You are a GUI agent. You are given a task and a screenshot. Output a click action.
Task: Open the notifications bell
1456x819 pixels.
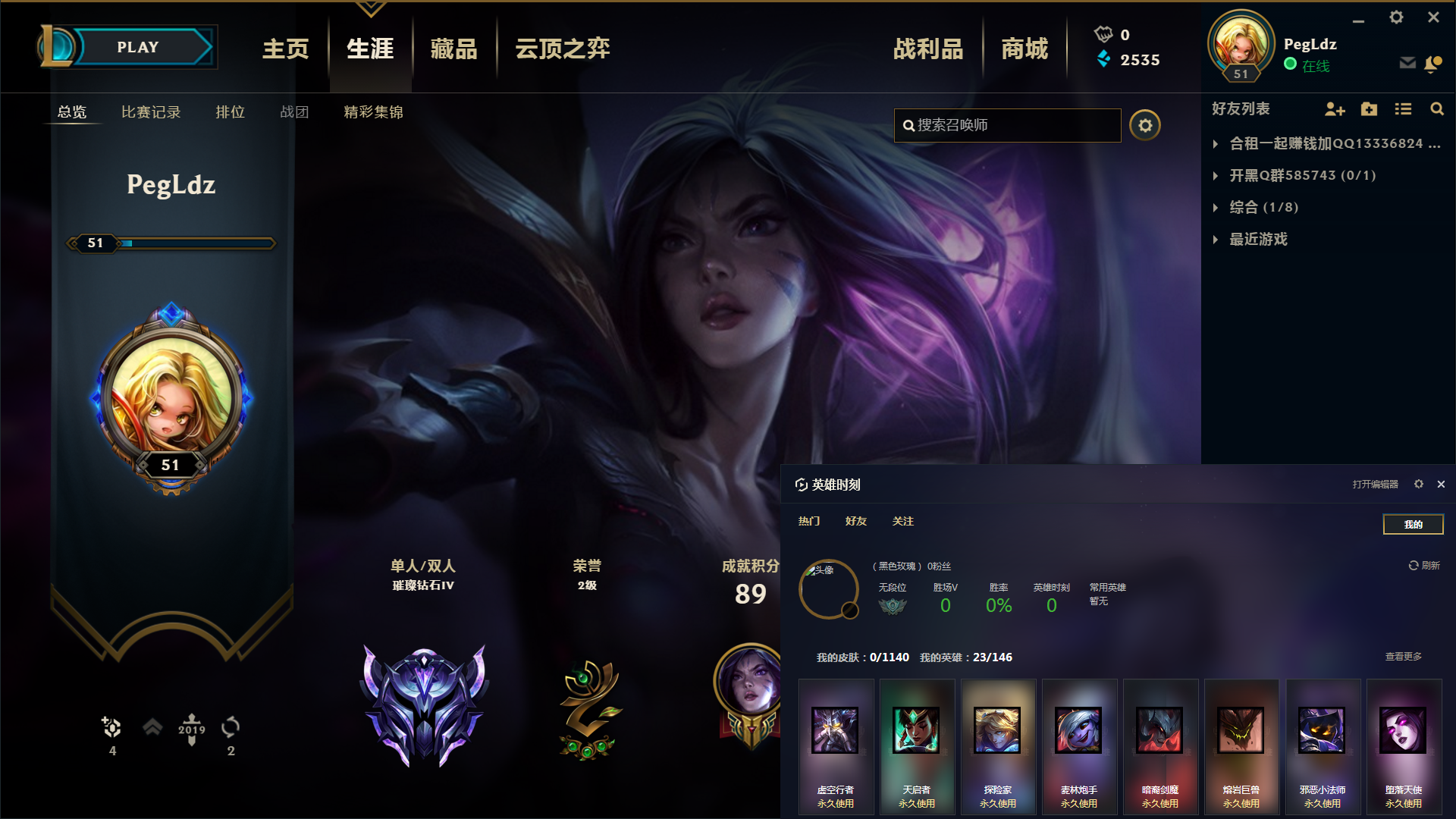(x=1433, y=64)
